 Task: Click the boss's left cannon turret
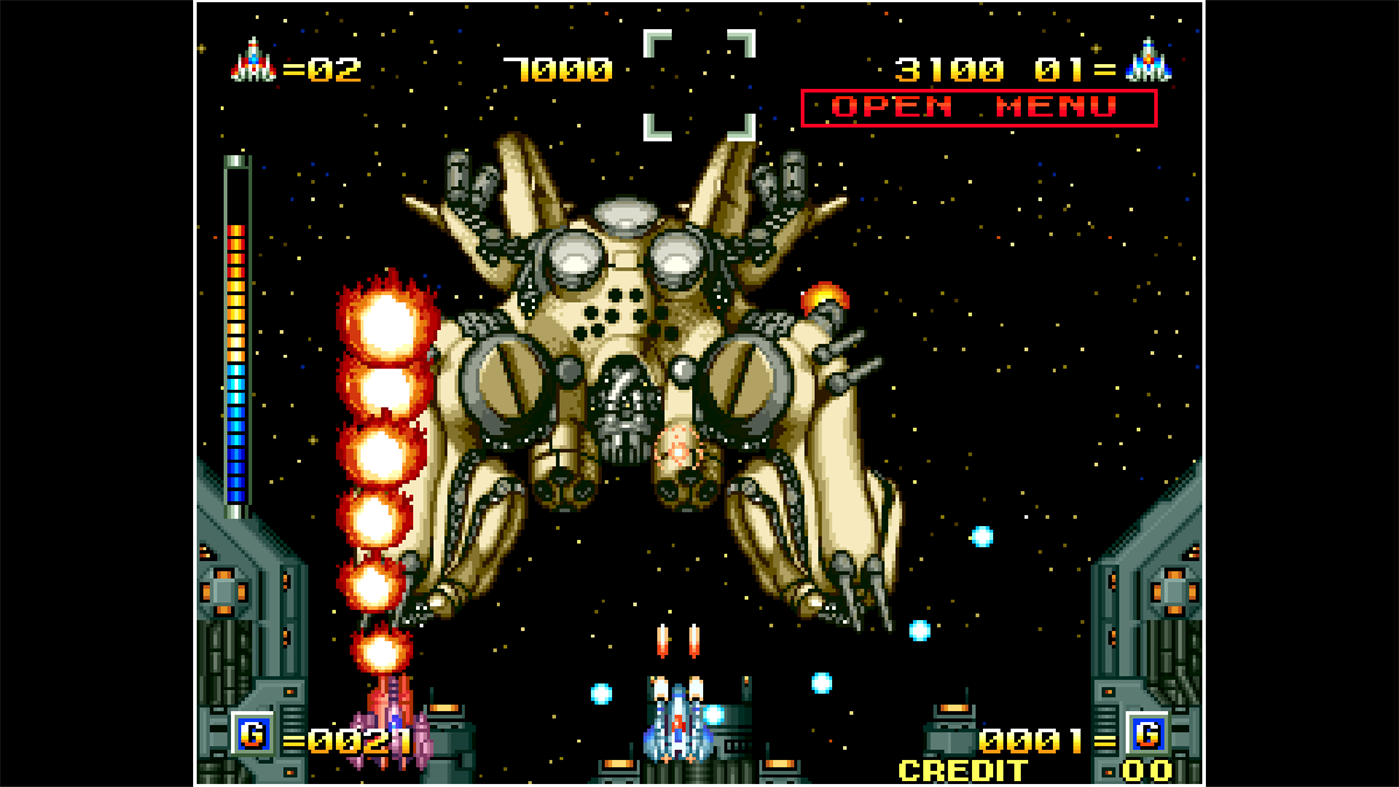click(x=505, y=385)
